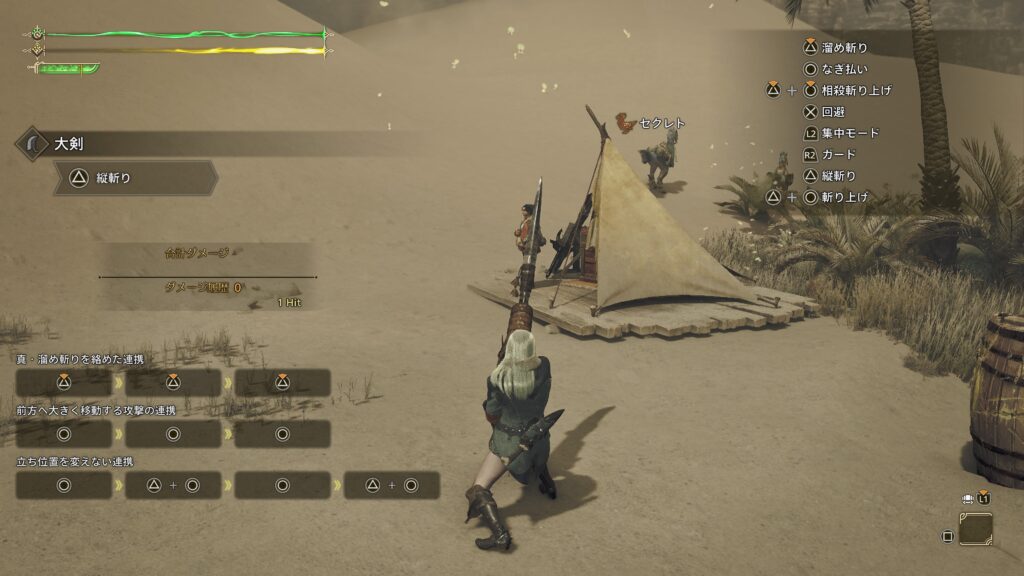Select the 縦斬り current move panel
The height and width of the screenshot is (576, 1024).
135,178
